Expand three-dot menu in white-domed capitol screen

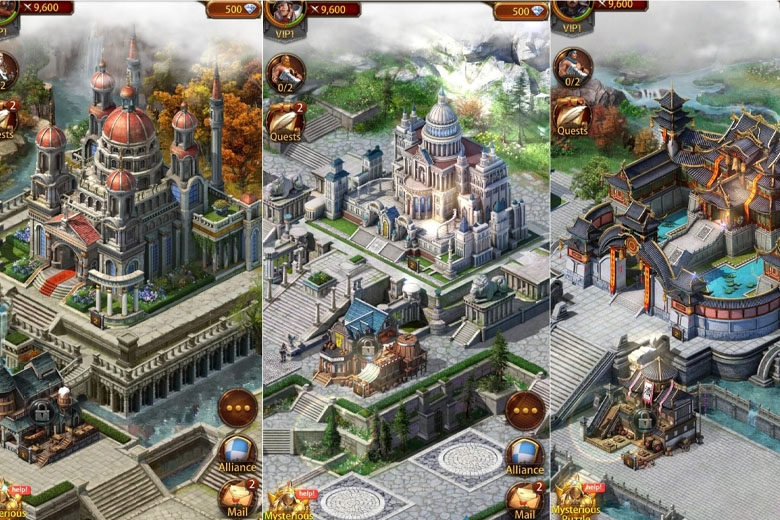click(x=524, y=409)
